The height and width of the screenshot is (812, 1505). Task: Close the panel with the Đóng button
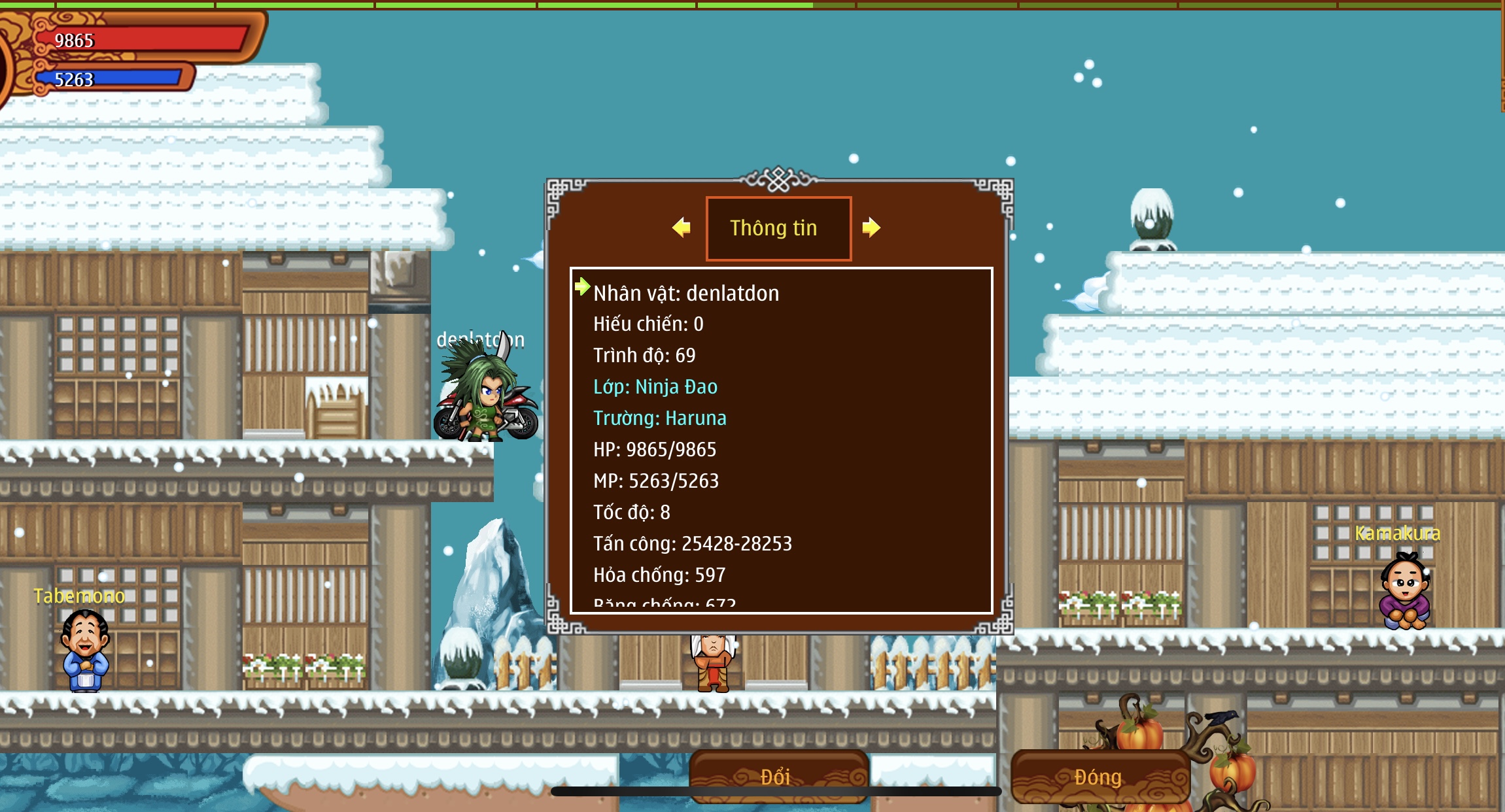pyautogui.click(x=1099, y=776)
